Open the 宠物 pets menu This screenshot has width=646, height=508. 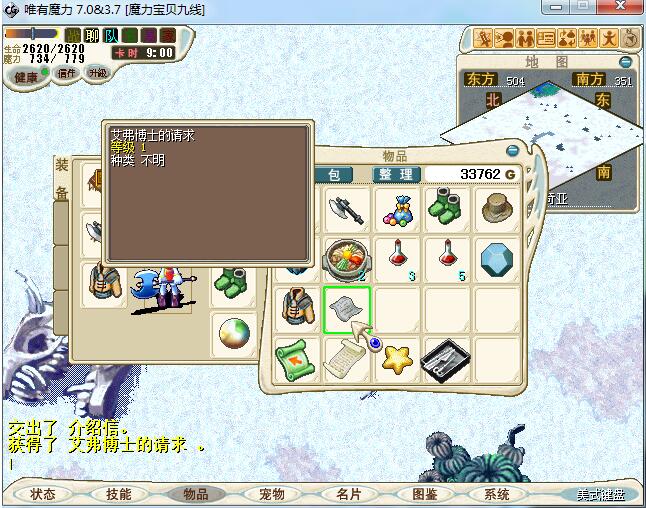271,494
